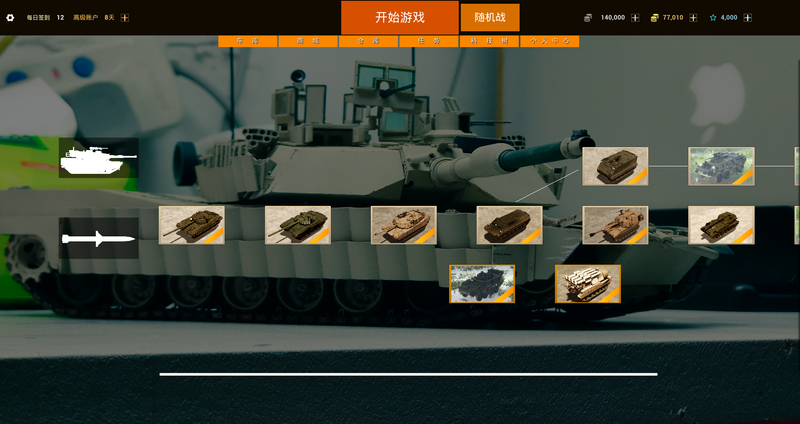Open settings via the gear icon
The image size is (800, 424).
click(11, 17)
